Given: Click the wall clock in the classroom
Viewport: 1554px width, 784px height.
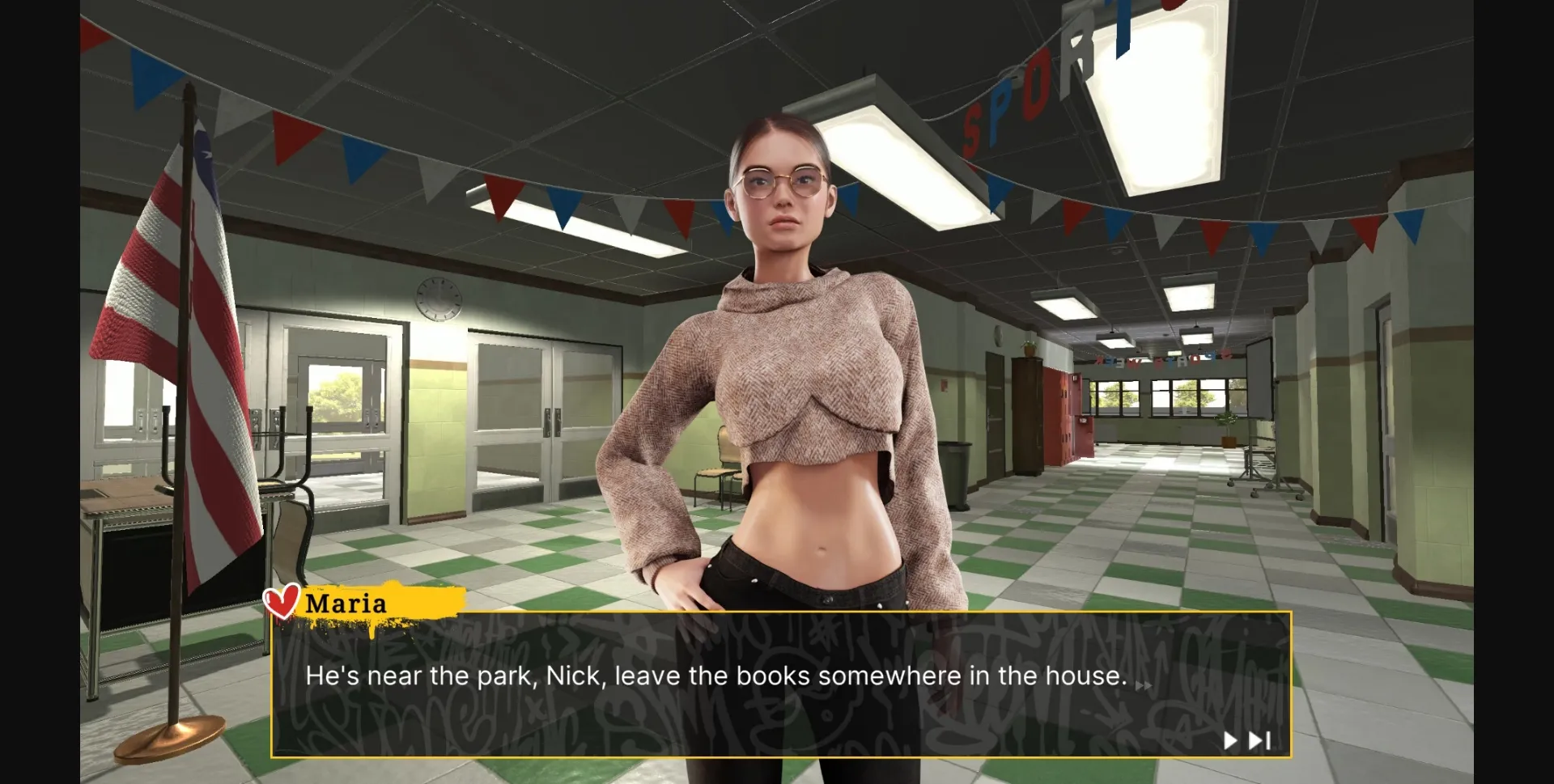Looking at the screenshot, I should tap(438, 299).
